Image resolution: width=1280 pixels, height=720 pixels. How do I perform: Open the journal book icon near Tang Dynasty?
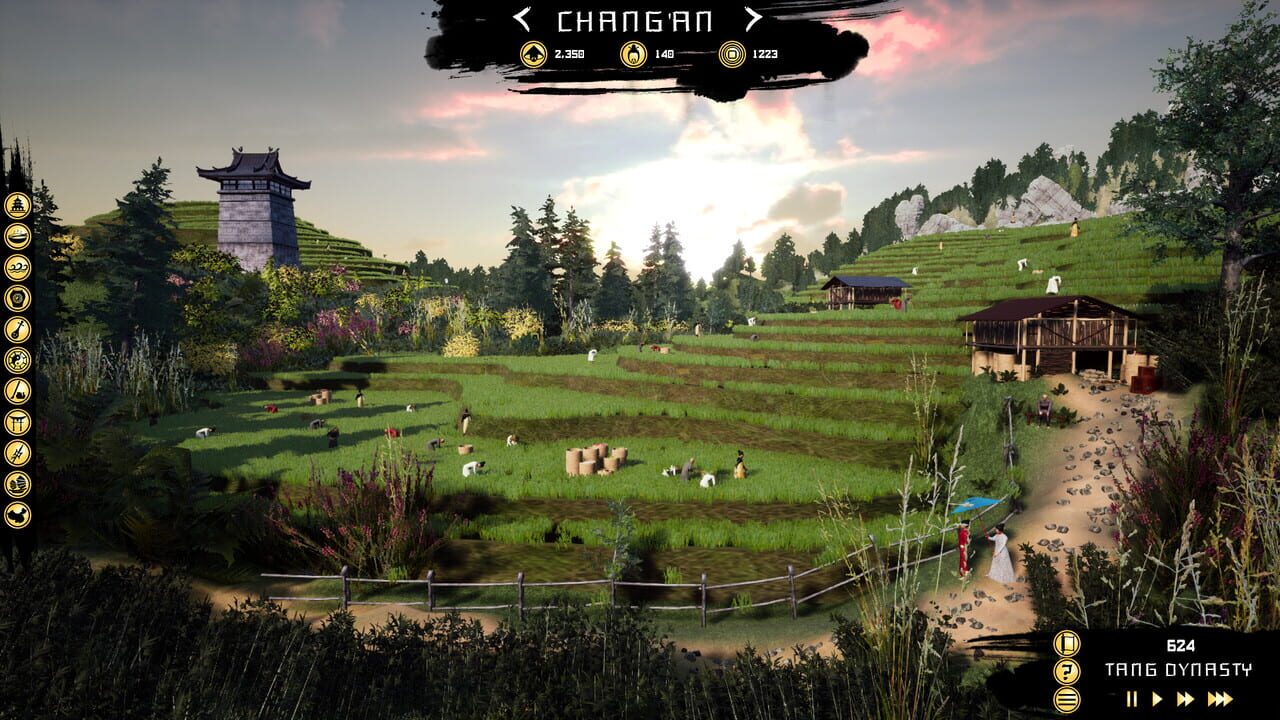[1065, 644]
